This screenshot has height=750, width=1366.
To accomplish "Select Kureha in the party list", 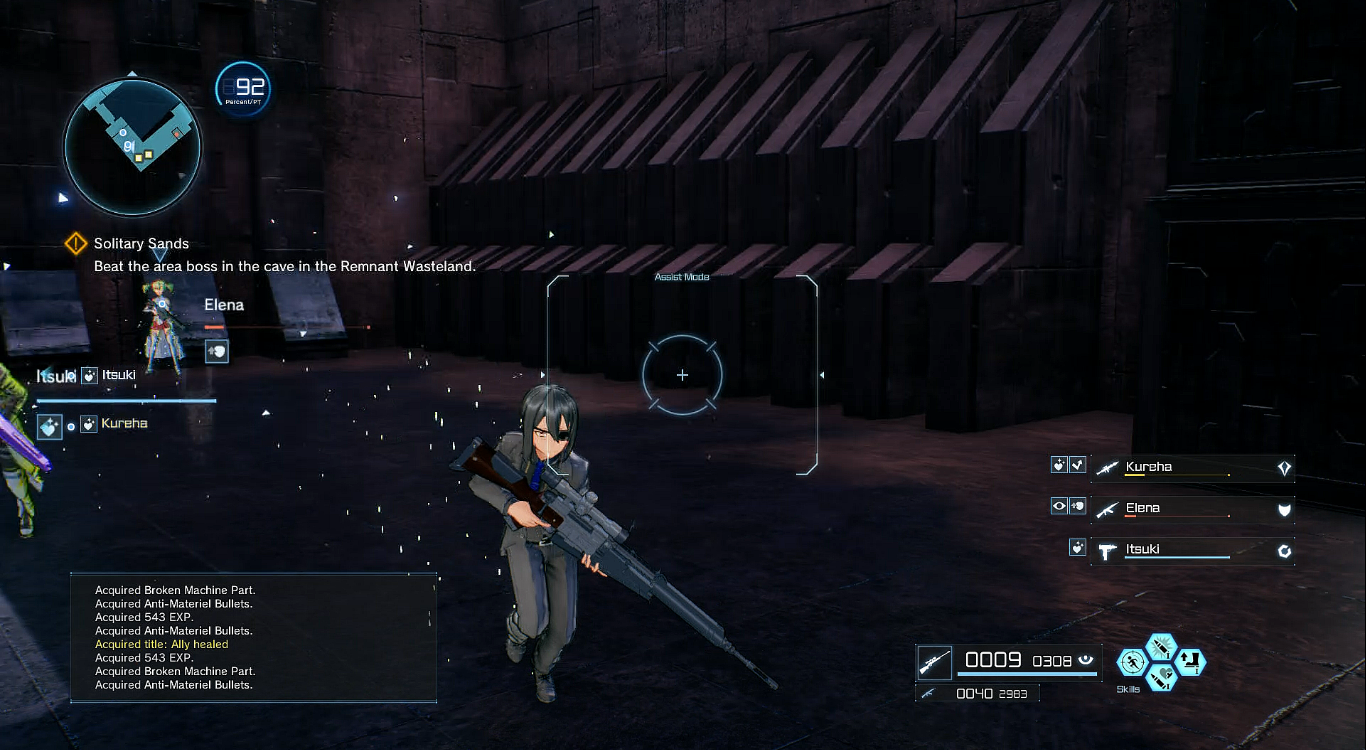I will [x=1192, y=467].
